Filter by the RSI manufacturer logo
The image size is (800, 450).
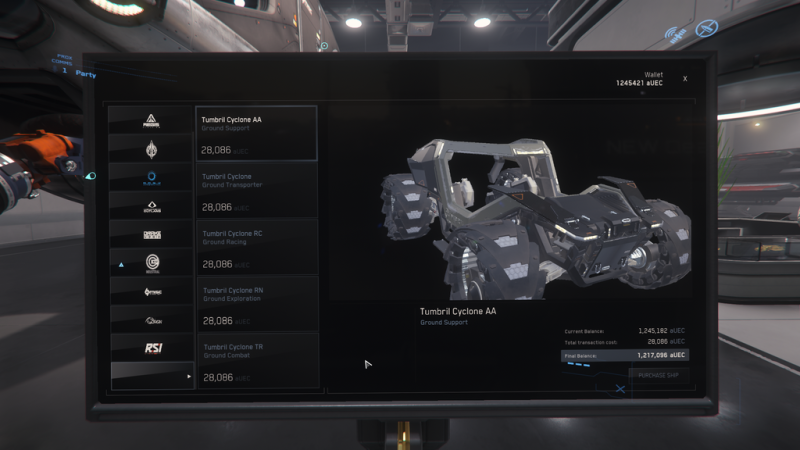click(152, 347)
